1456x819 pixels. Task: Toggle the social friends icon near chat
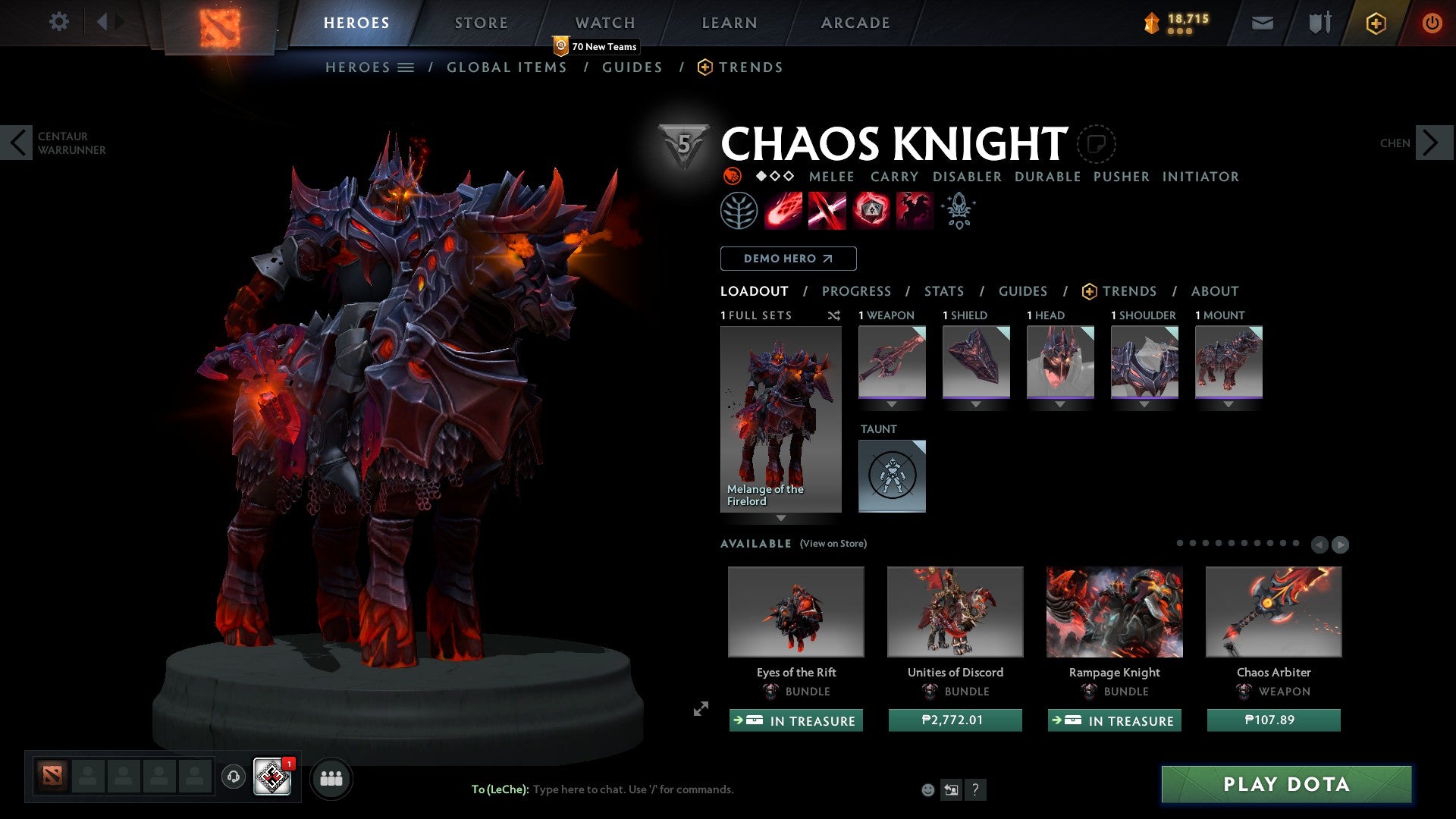coord(331,777)
